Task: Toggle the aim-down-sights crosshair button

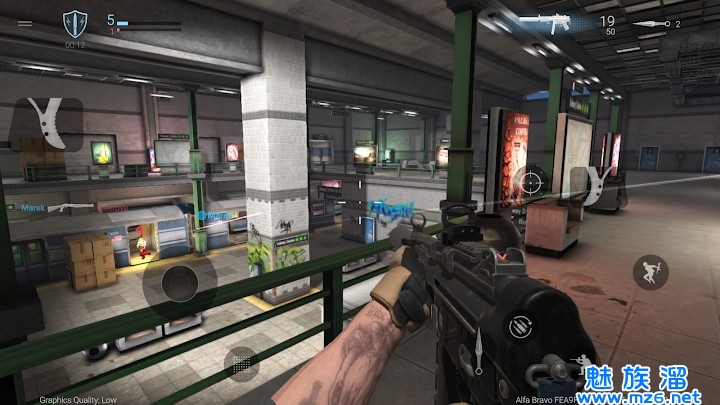Action: pyautogui.click(x=530, y=182)
